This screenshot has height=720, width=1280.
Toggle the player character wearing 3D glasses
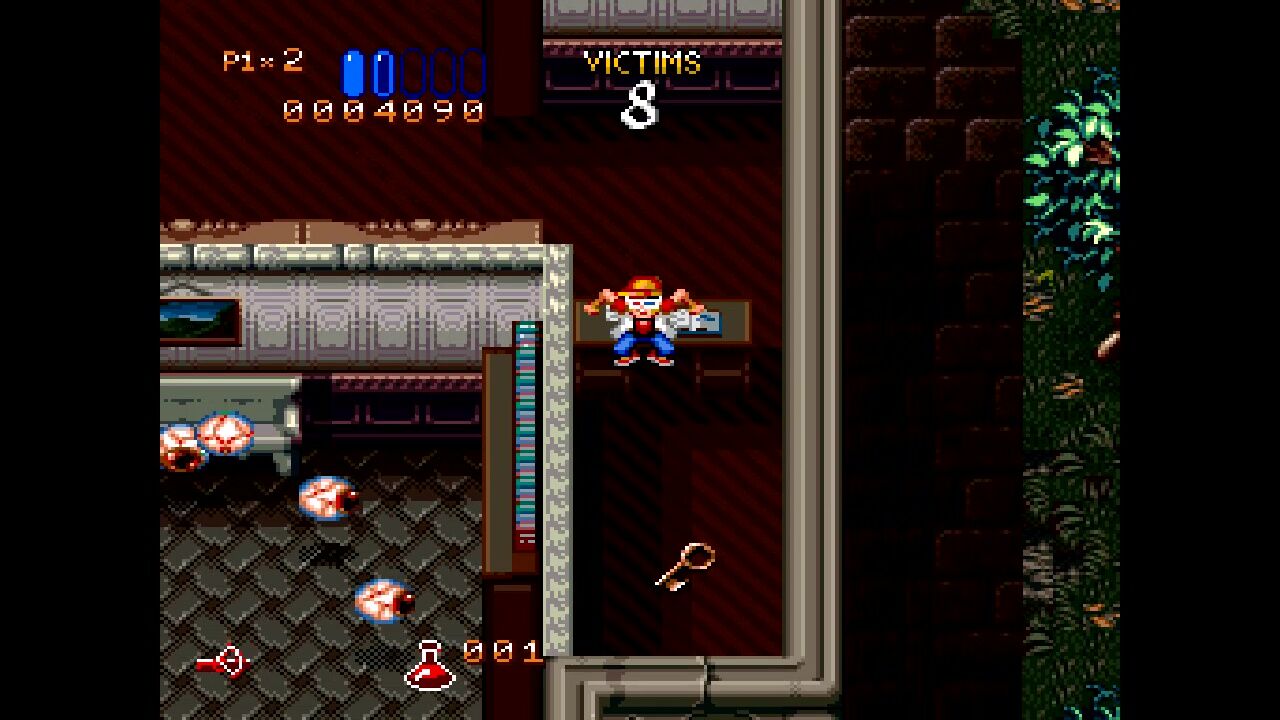640,320
